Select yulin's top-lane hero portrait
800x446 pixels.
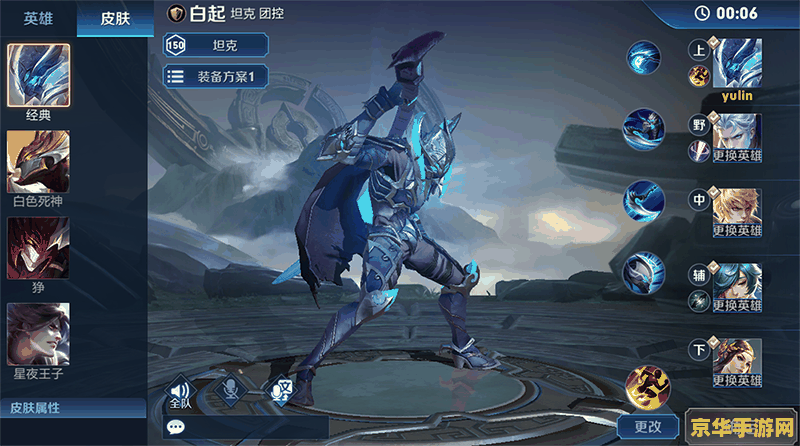(x=738, y=63)
